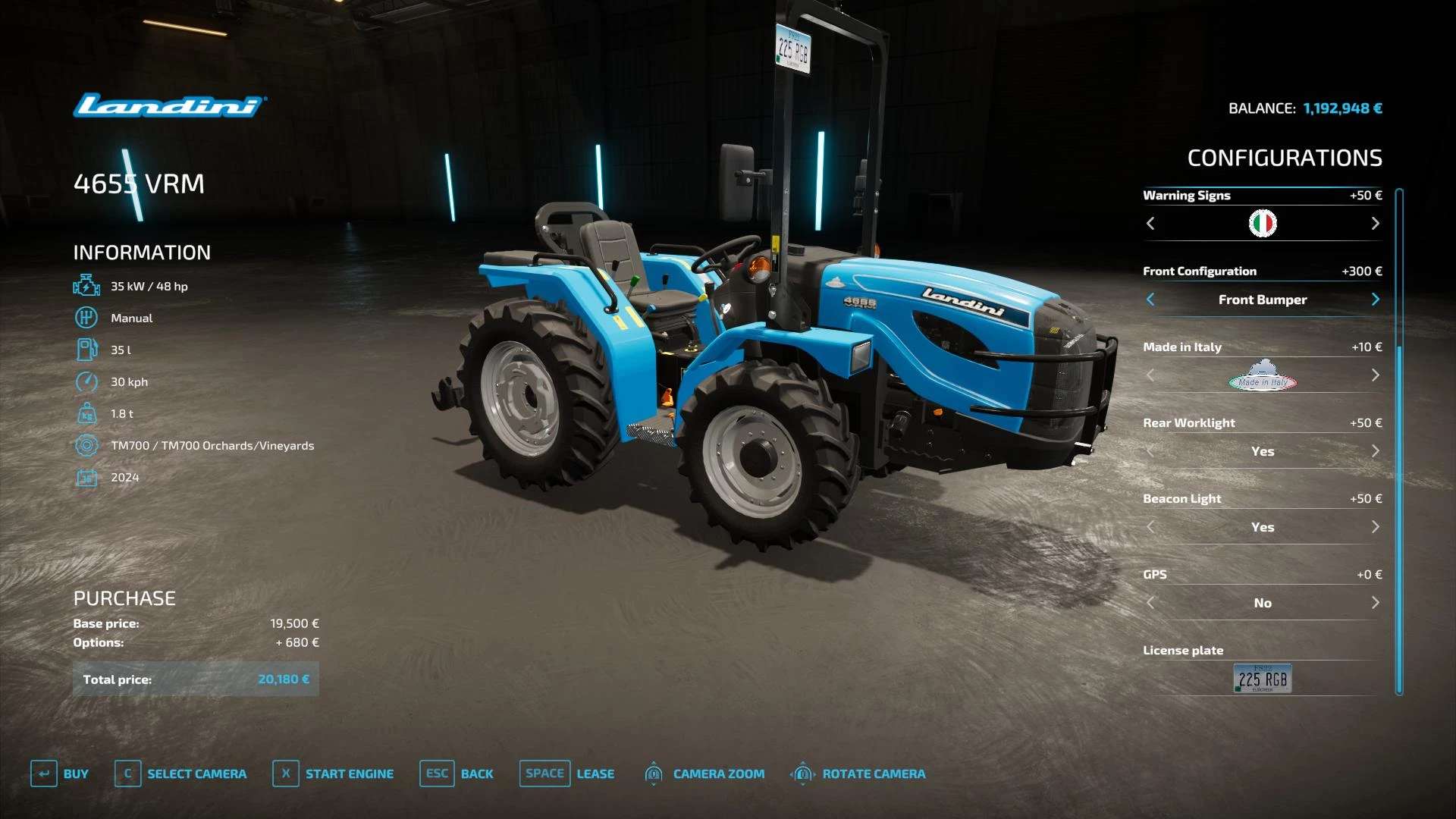The height and width of the screenshot is (819, 1456).
Task: Choose next Warning Signs option
Action: coord(1375,224)
